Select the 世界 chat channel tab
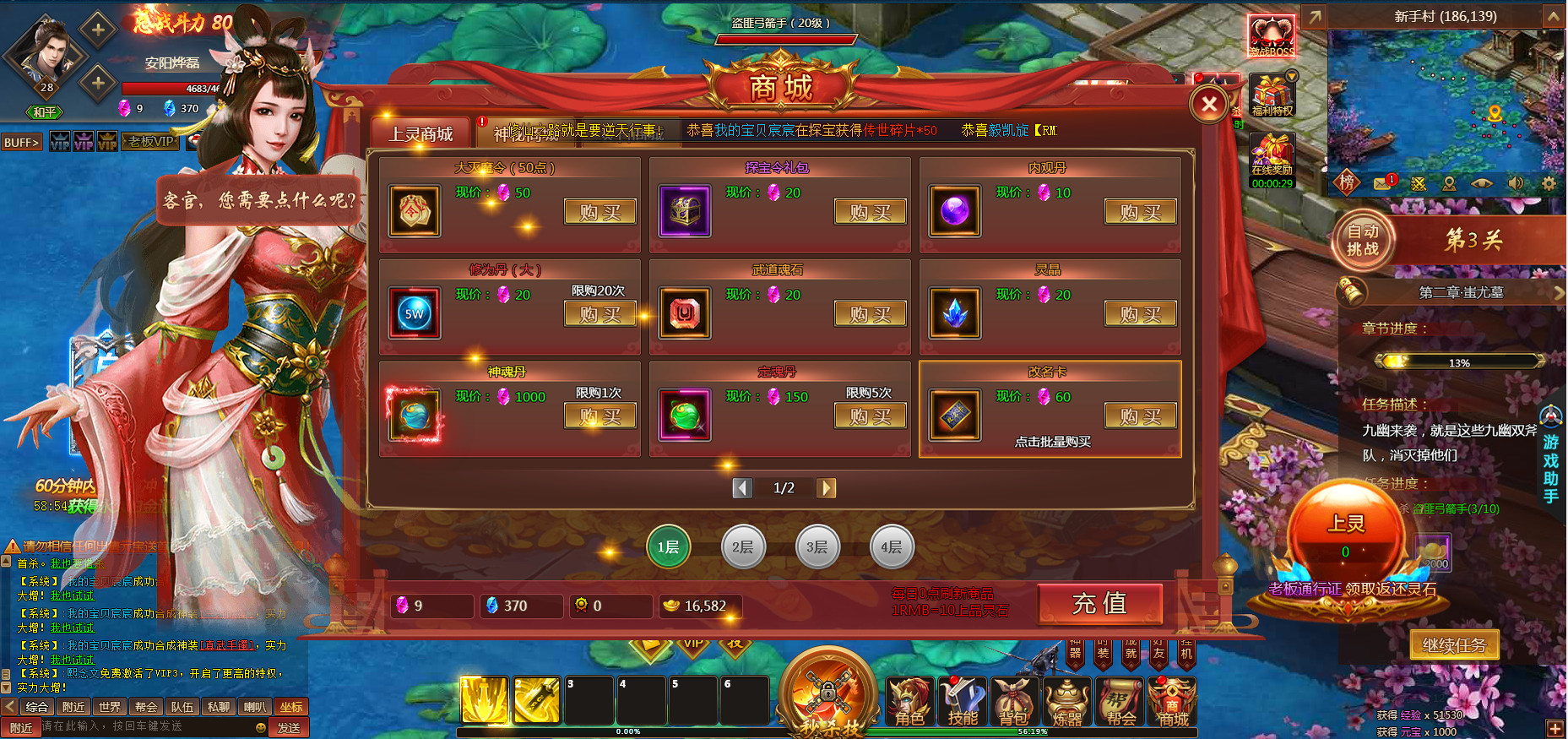The width and height of the screenshot is (1568, 739). [109, 707]
